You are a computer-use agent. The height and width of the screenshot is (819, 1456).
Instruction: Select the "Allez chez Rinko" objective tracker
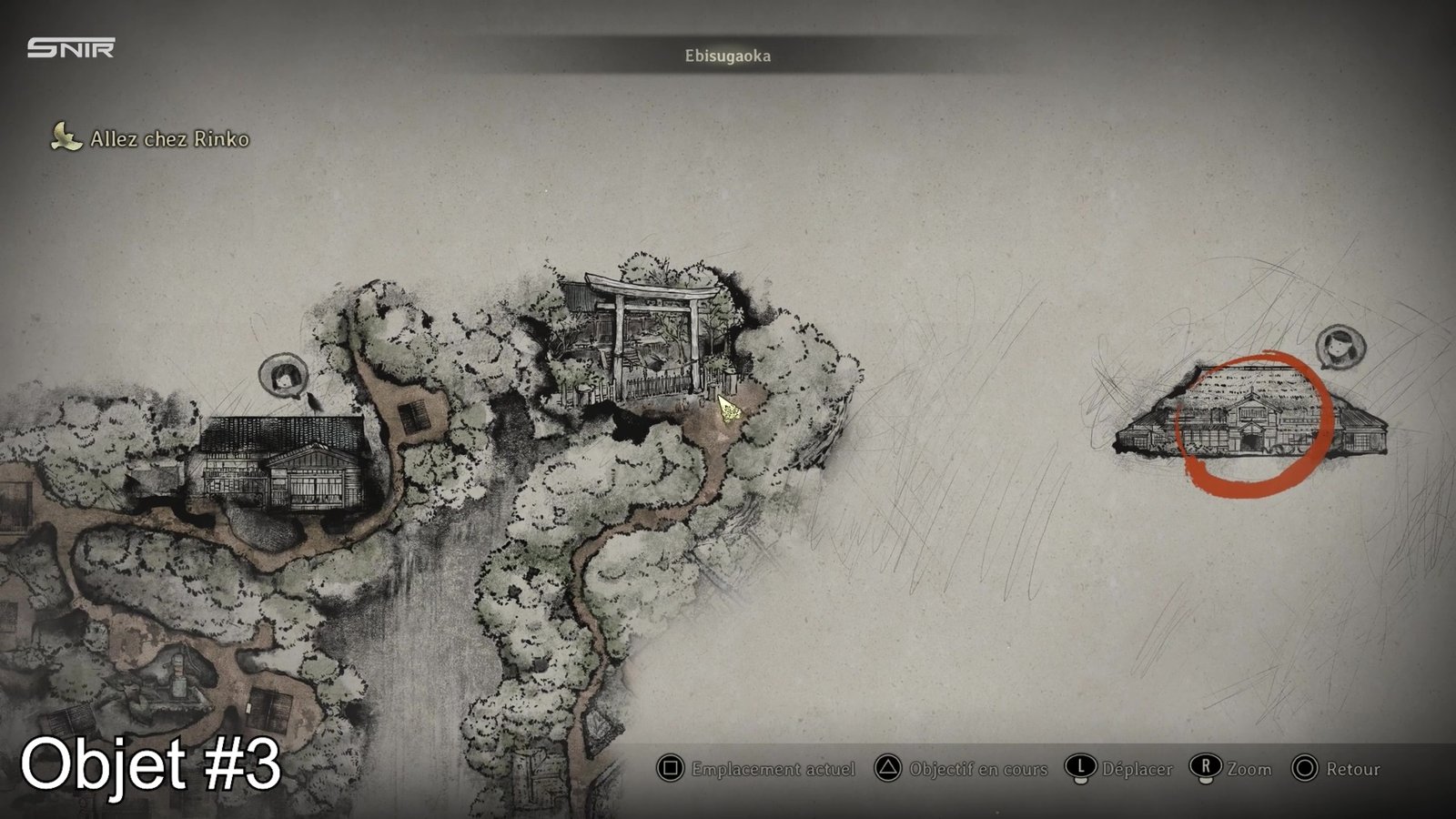152,138
